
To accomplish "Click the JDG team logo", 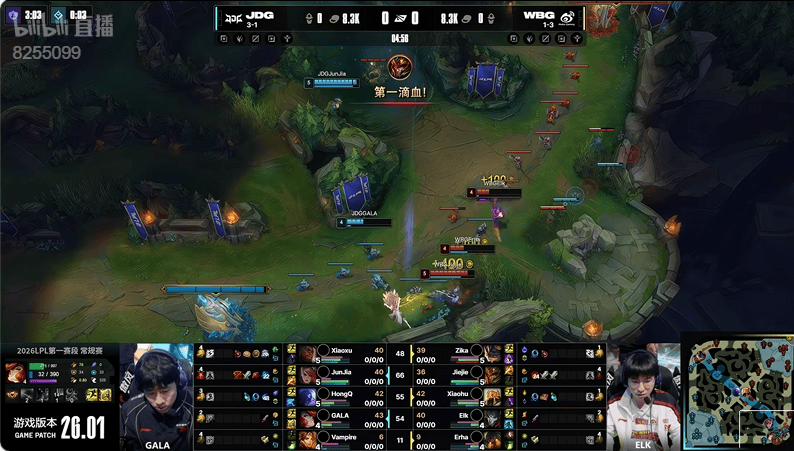I will click(232, 17).
